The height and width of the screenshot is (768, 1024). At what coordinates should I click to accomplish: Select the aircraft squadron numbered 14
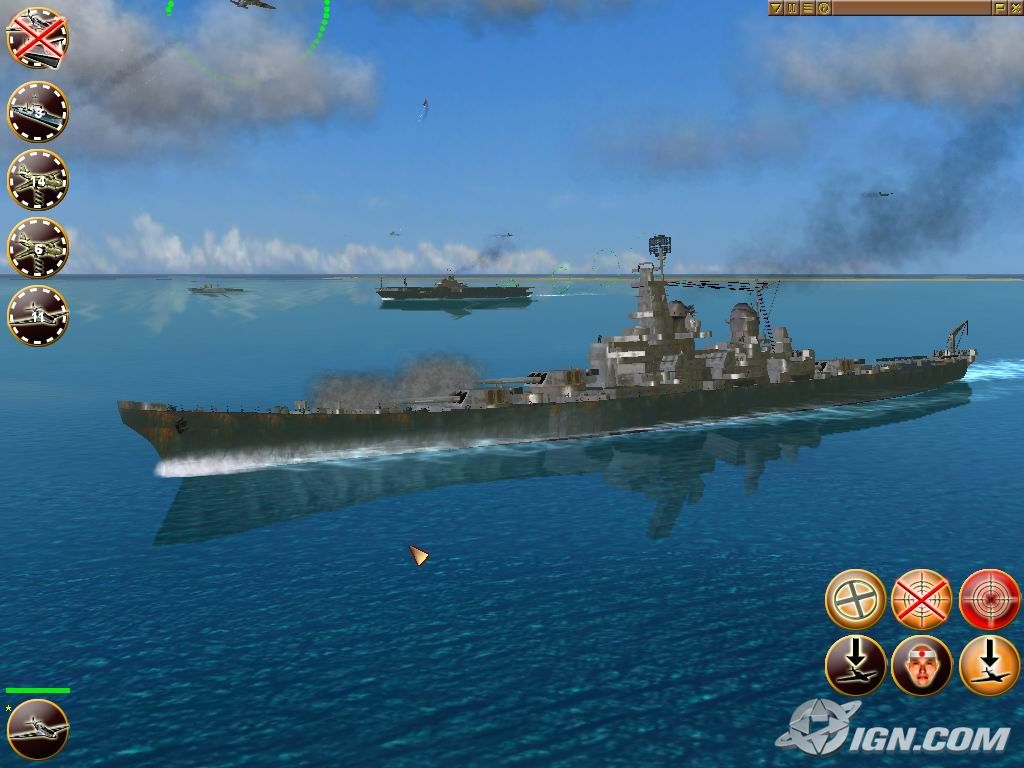tap(37, 180)
